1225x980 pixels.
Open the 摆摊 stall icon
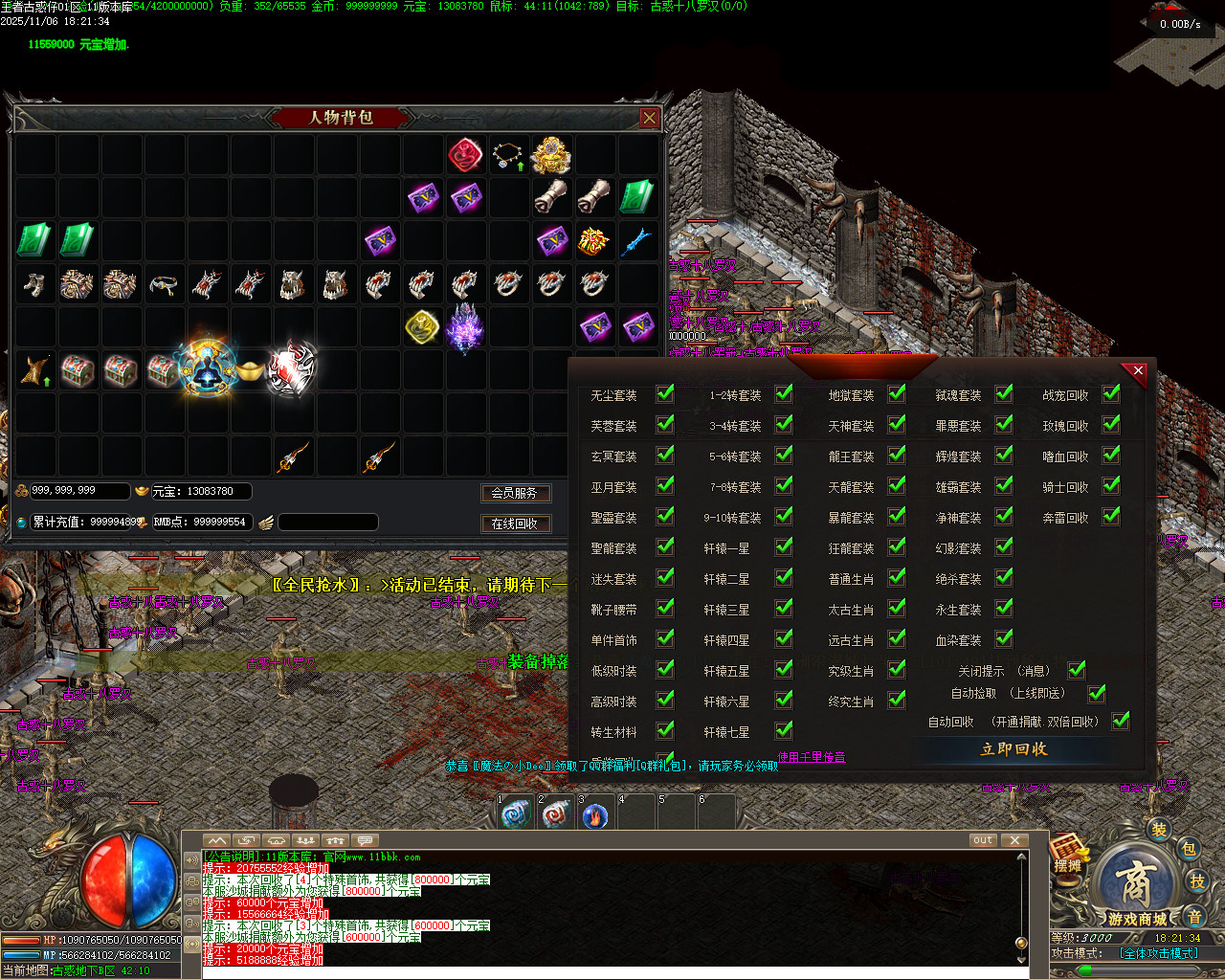[x=1068, y=854]
